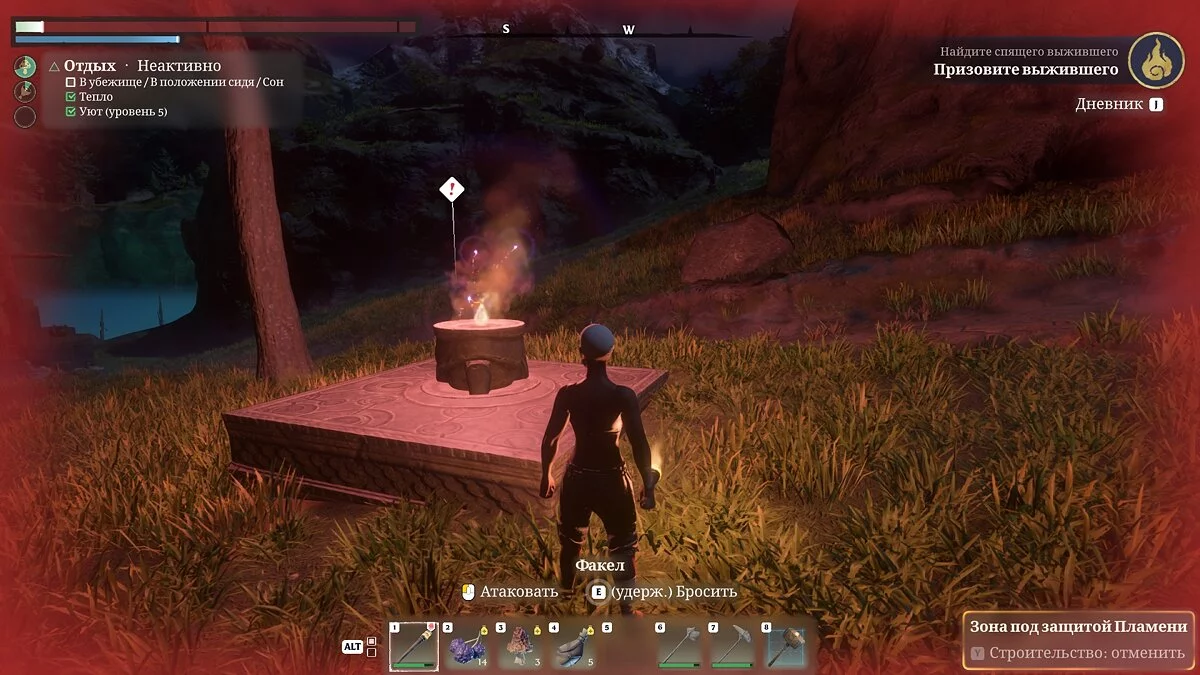Click the mushroom food buff icon
Image resolution: width=1200 pixels, height=675 pixels.
click(x=25, y=67)
